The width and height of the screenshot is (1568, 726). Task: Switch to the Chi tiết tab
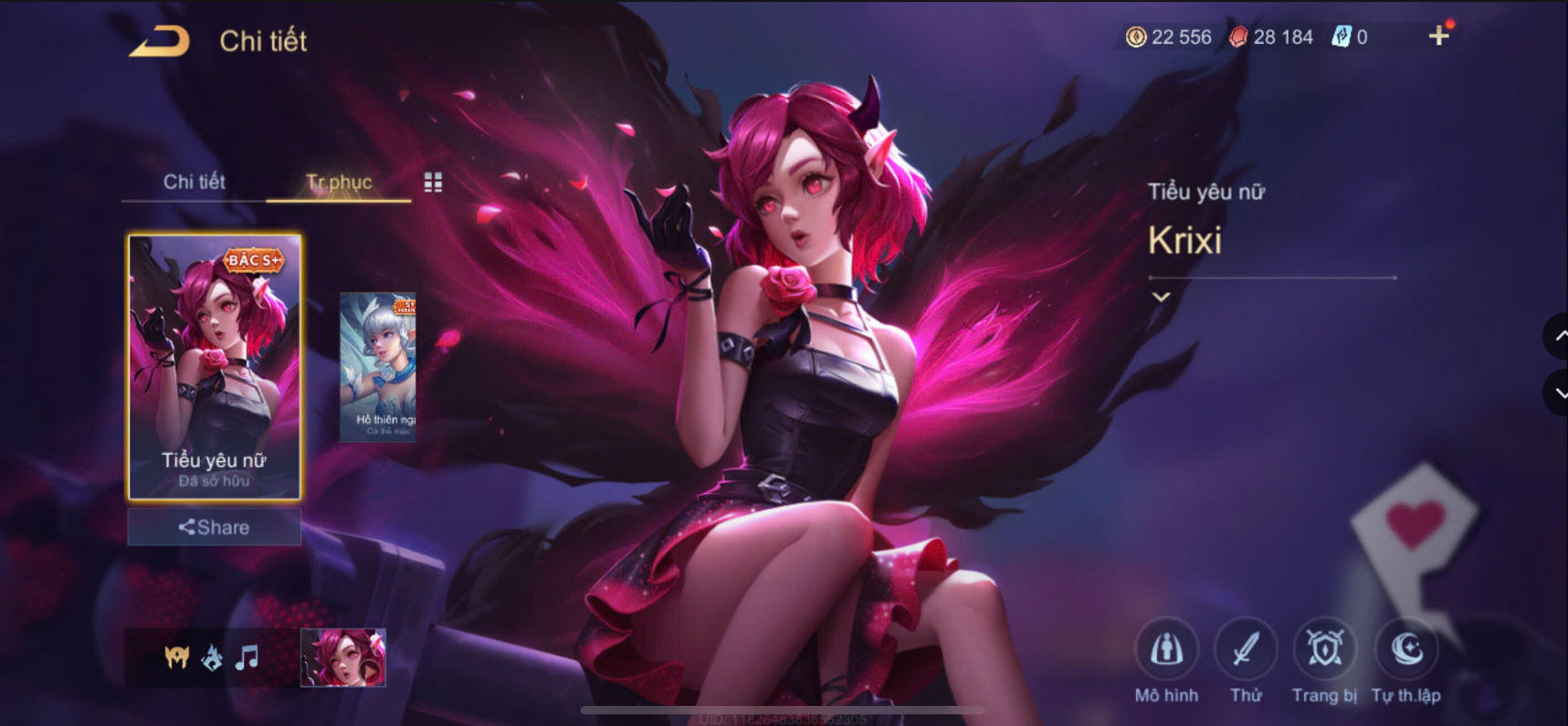[195, 182]
